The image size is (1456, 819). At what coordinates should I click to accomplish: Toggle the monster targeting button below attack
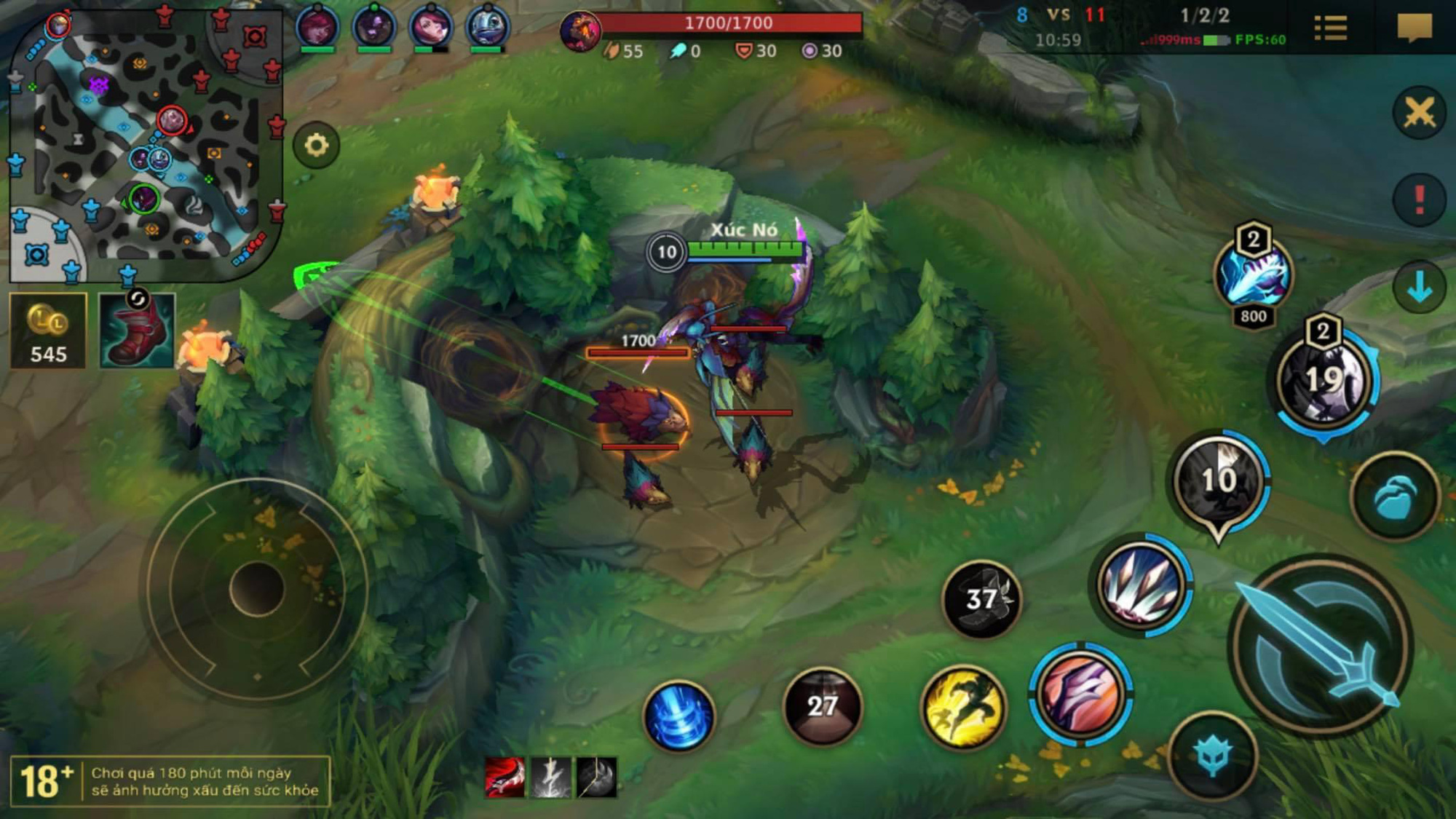click(x=1213, y=756)
